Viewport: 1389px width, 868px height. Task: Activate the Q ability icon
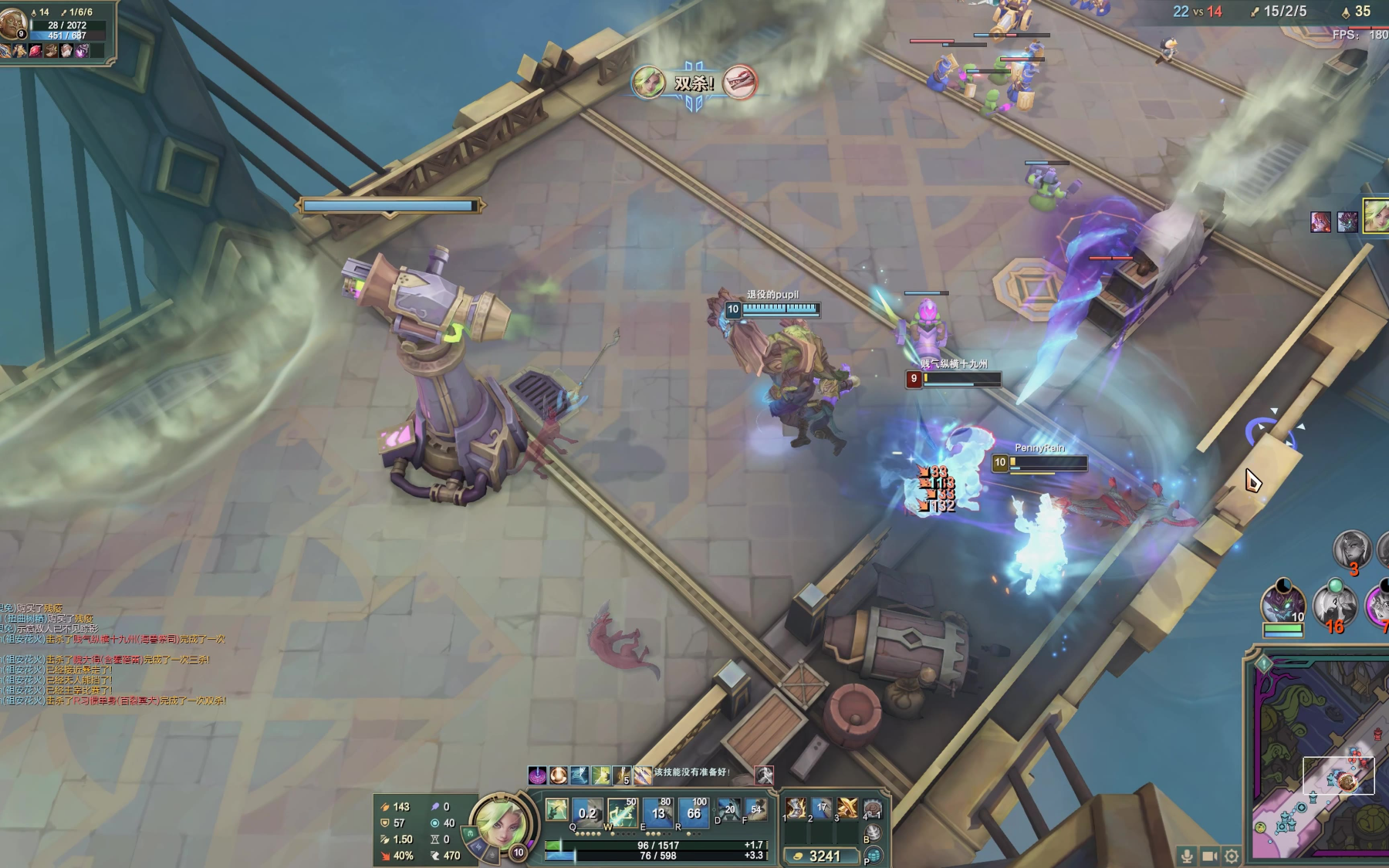[586, 812]
